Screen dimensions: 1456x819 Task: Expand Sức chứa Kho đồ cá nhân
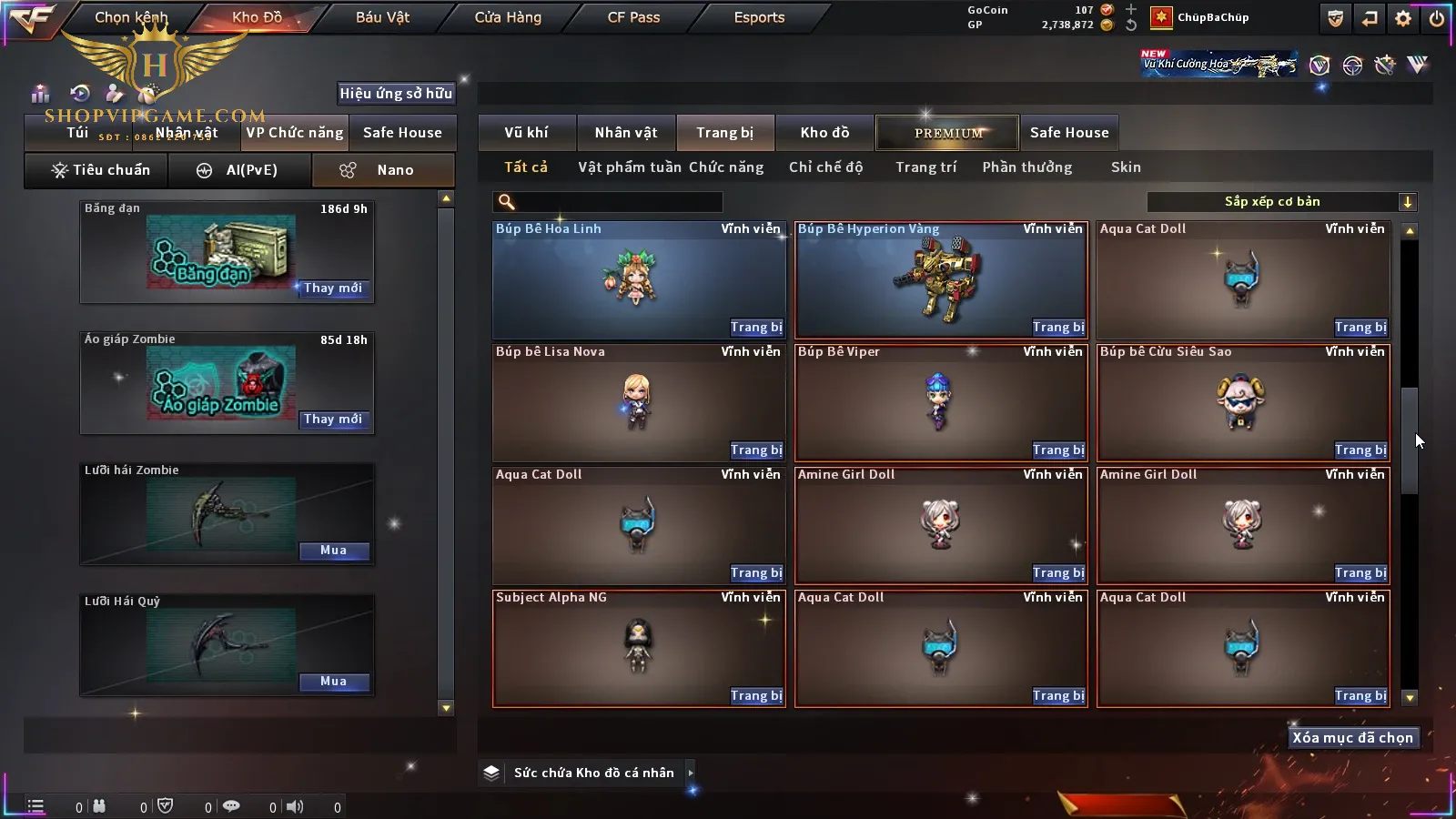point(691,773)
